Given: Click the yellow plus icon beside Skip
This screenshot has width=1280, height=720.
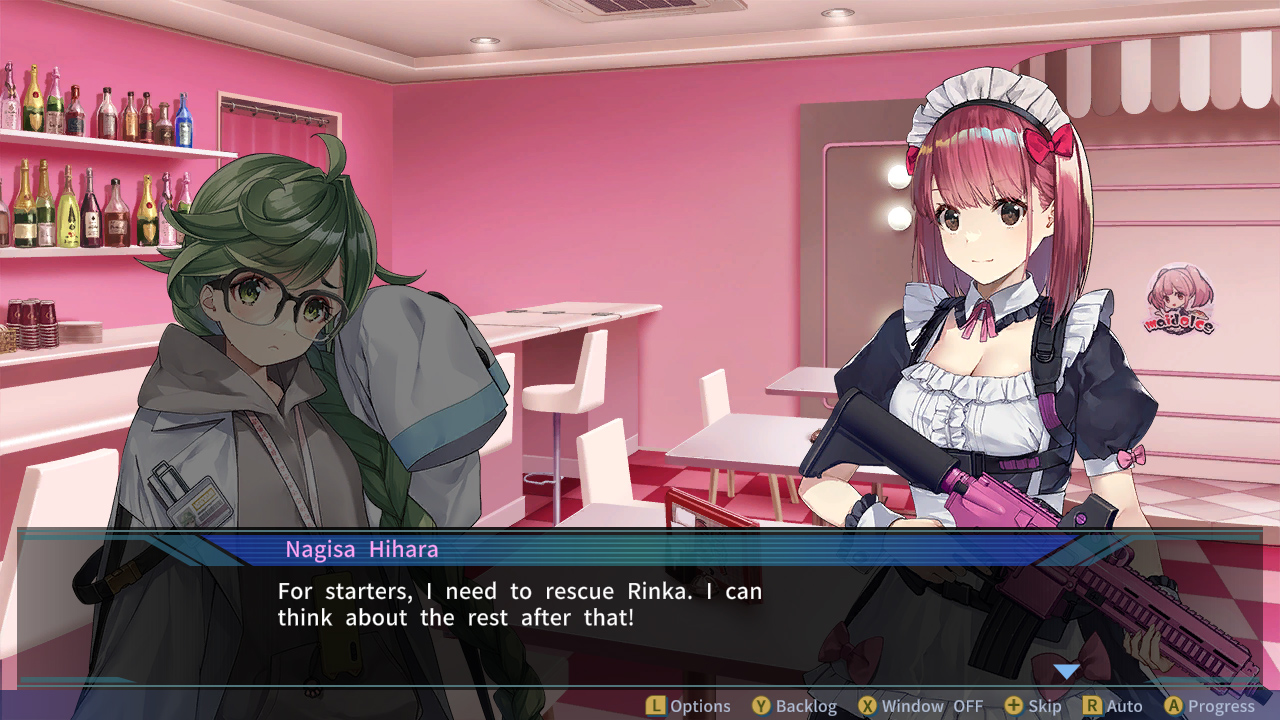Looking at the screenshot, I should click(x=1013, y=705).
